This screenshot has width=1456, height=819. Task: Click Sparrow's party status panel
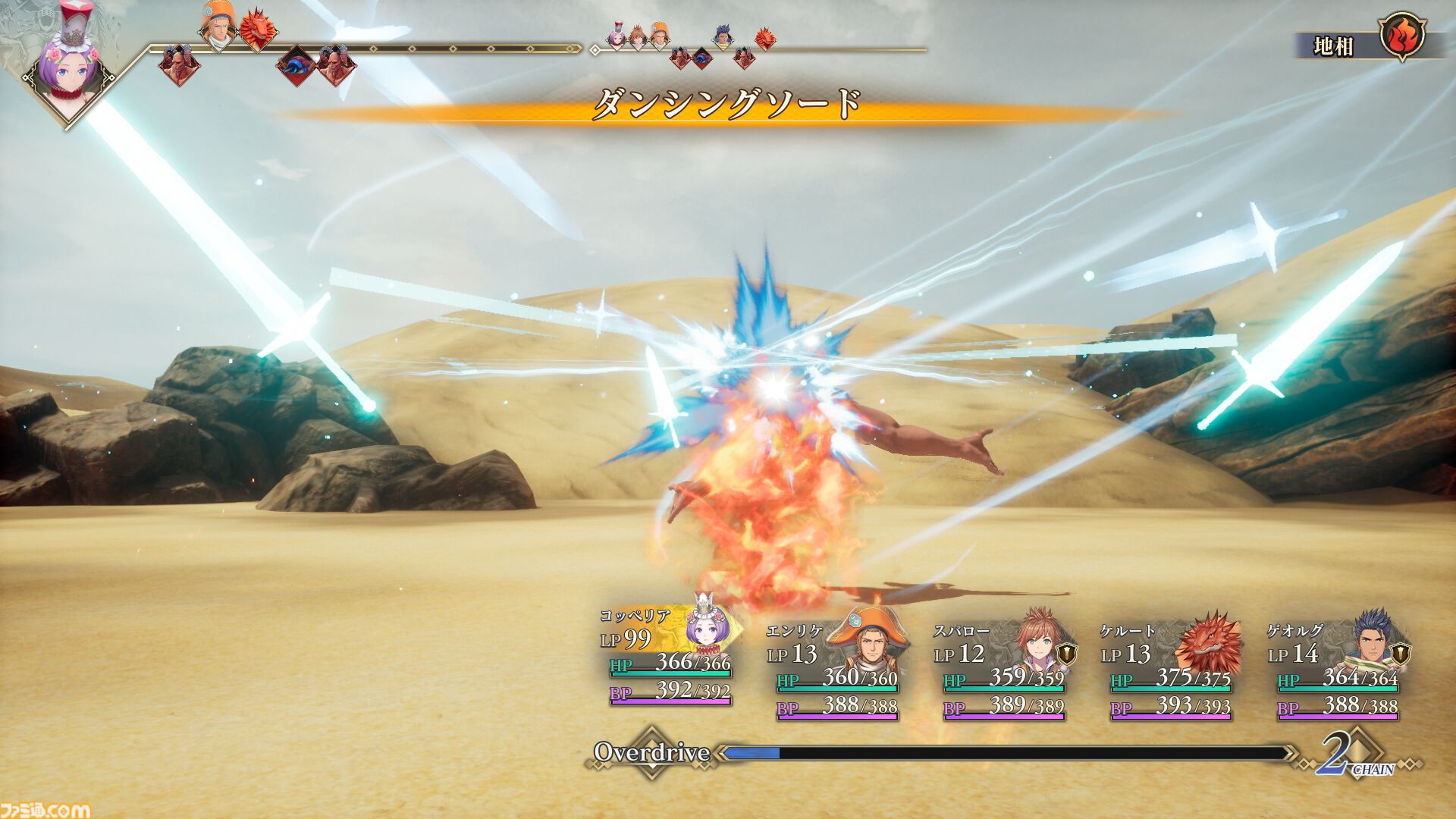click(x=1003, y=670)
